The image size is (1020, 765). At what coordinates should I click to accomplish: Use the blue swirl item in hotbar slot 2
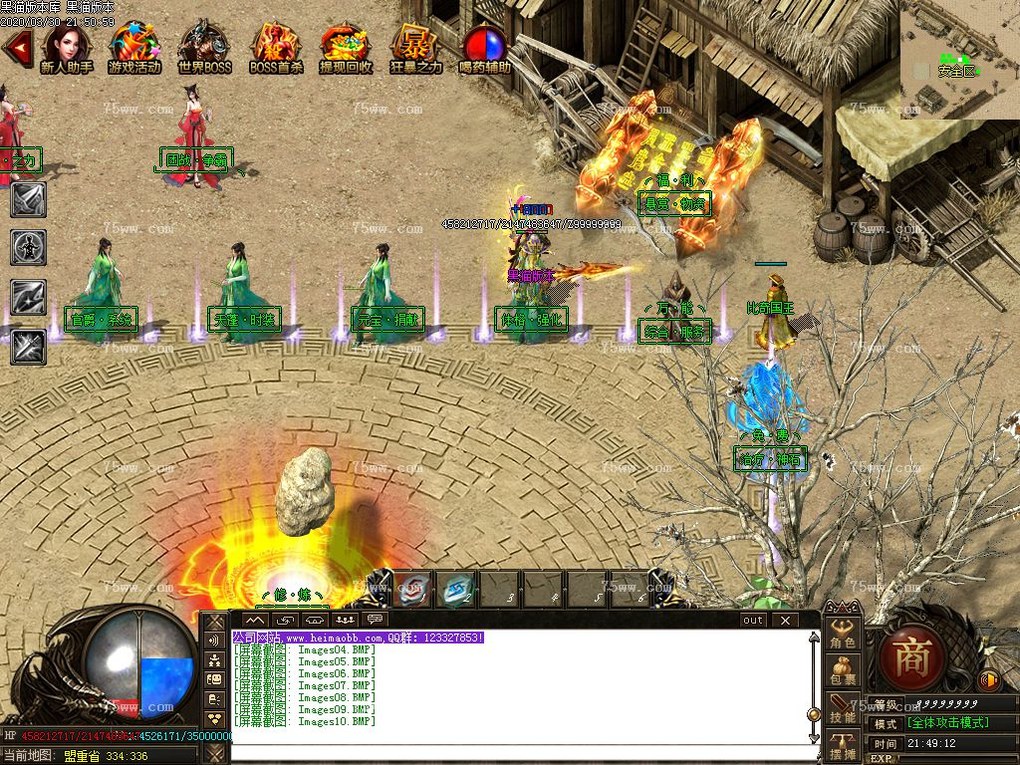(x=458, y=589)
